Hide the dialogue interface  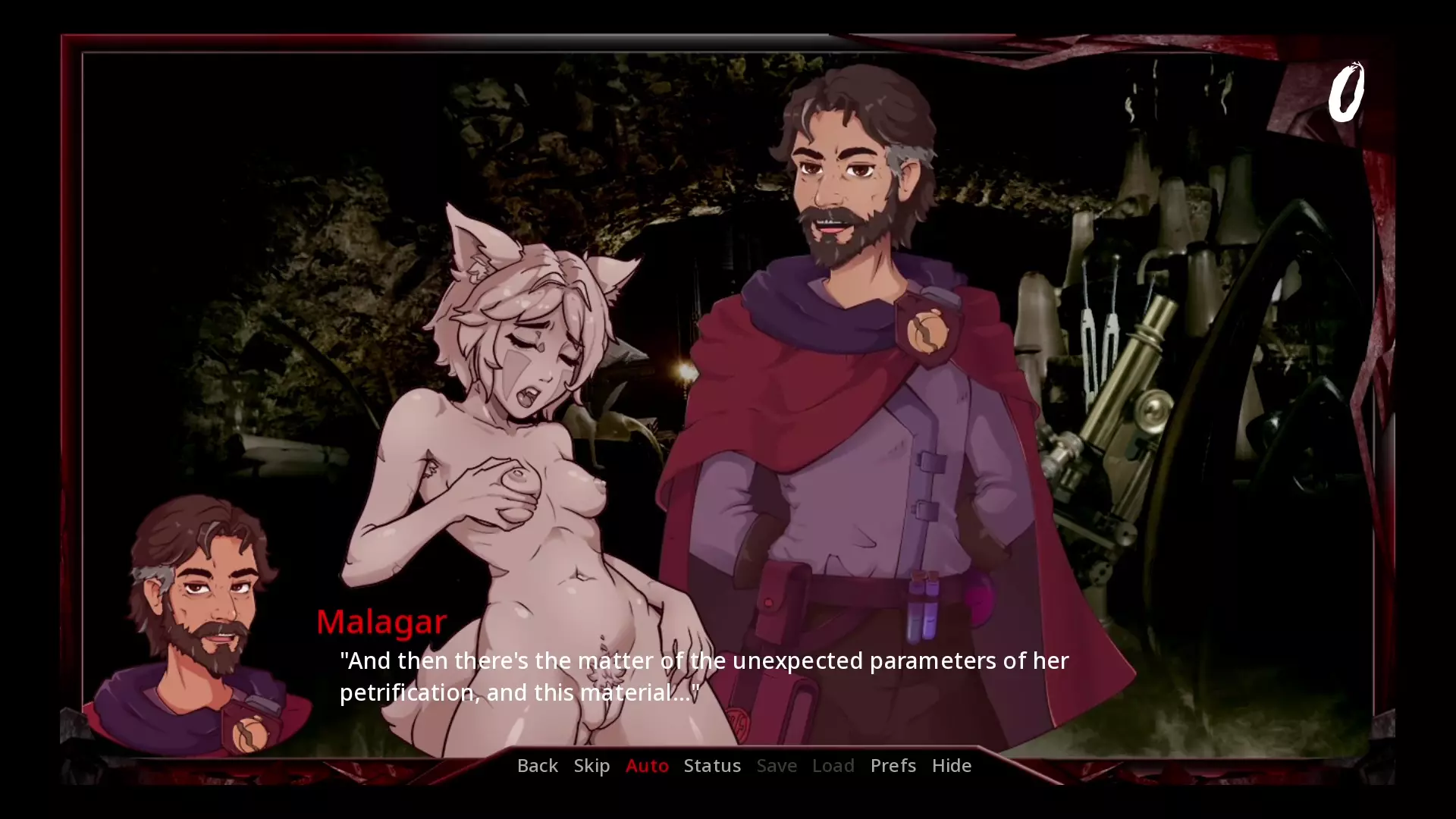click(951, 765)
